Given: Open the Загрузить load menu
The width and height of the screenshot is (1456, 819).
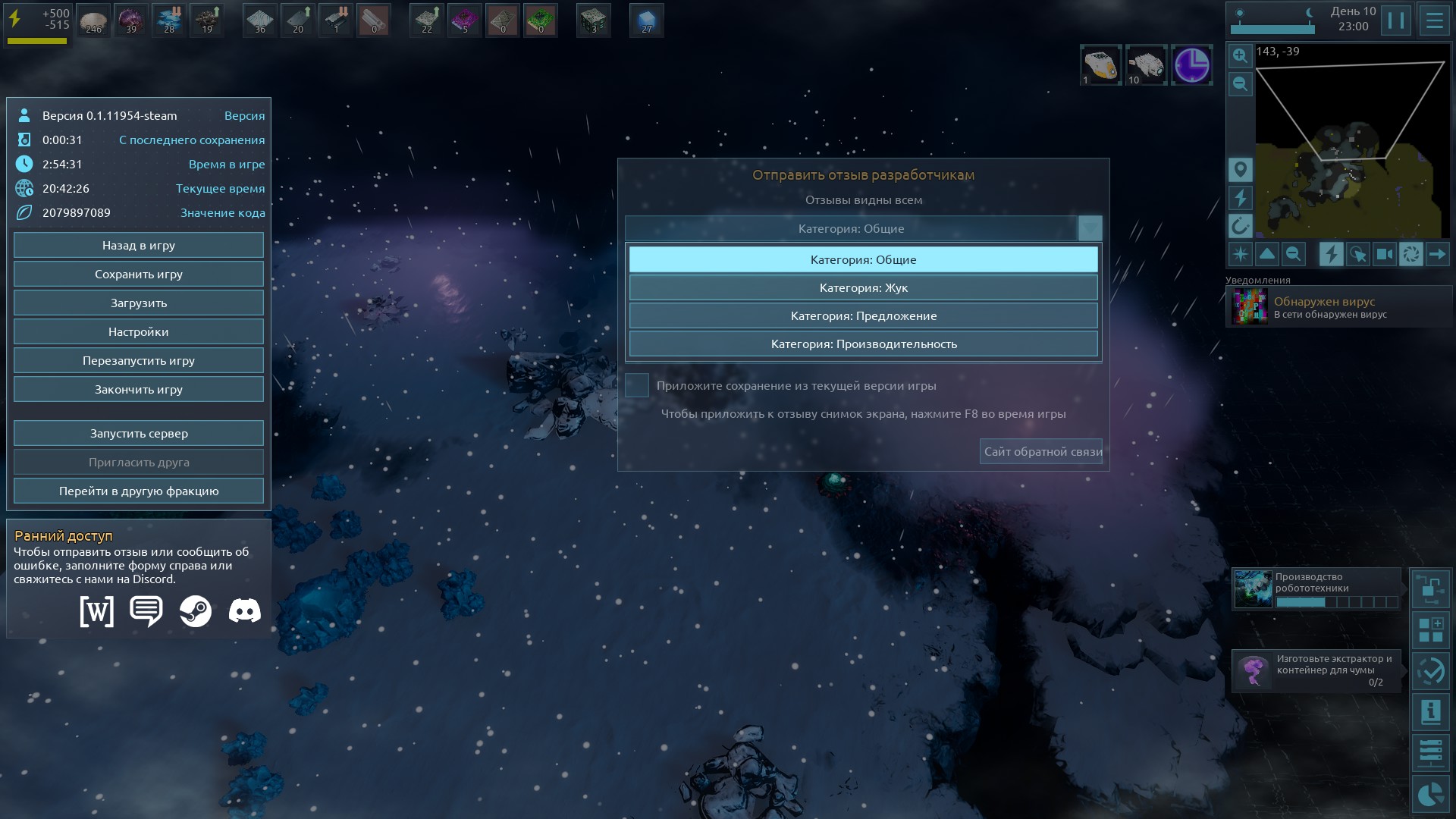Looking at the screenshot, I should pyautogui.click(x=139, y=303).
